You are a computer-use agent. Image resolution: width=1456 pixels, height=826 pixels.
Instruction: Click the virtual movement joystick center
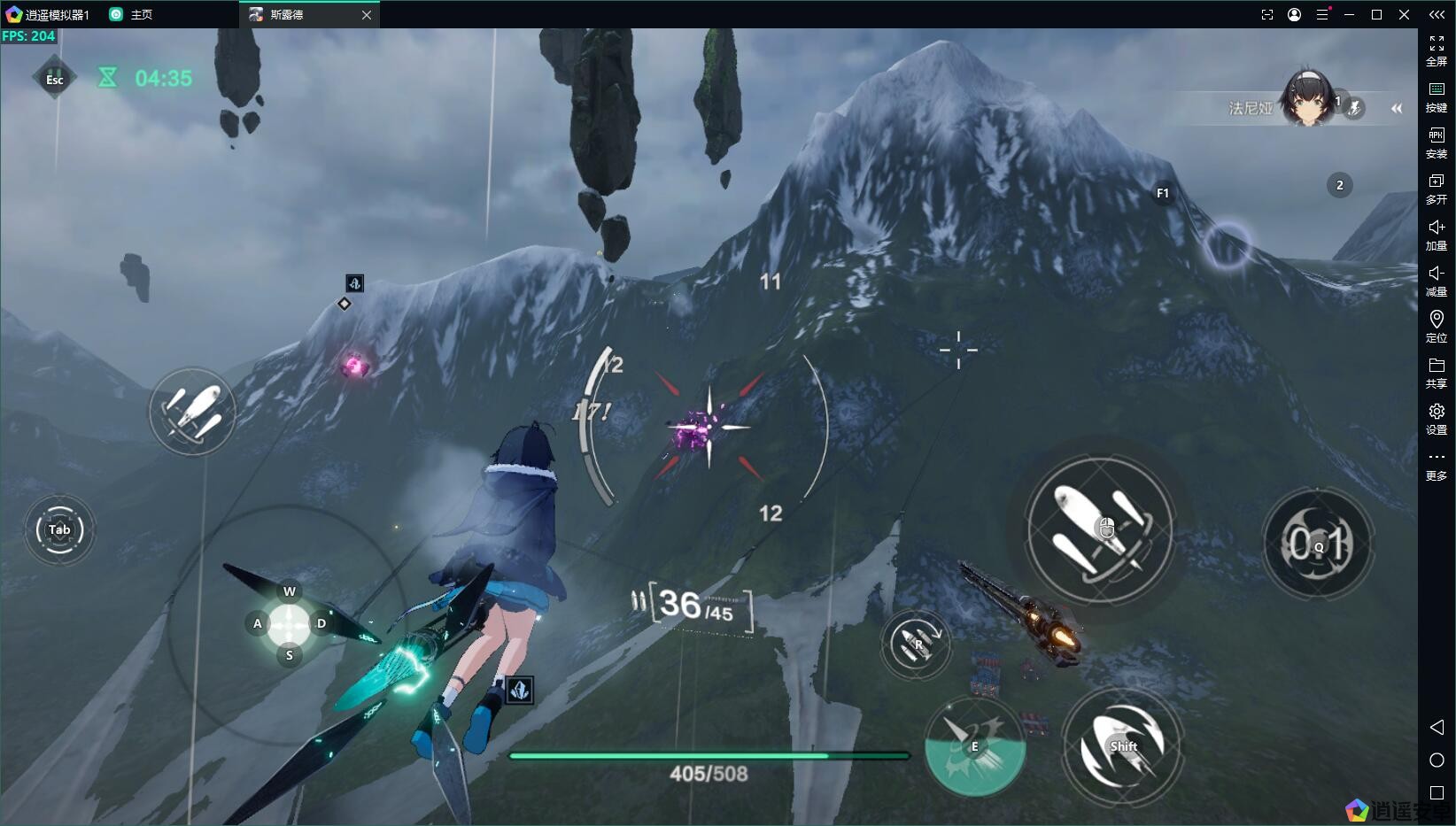point(289,624)
